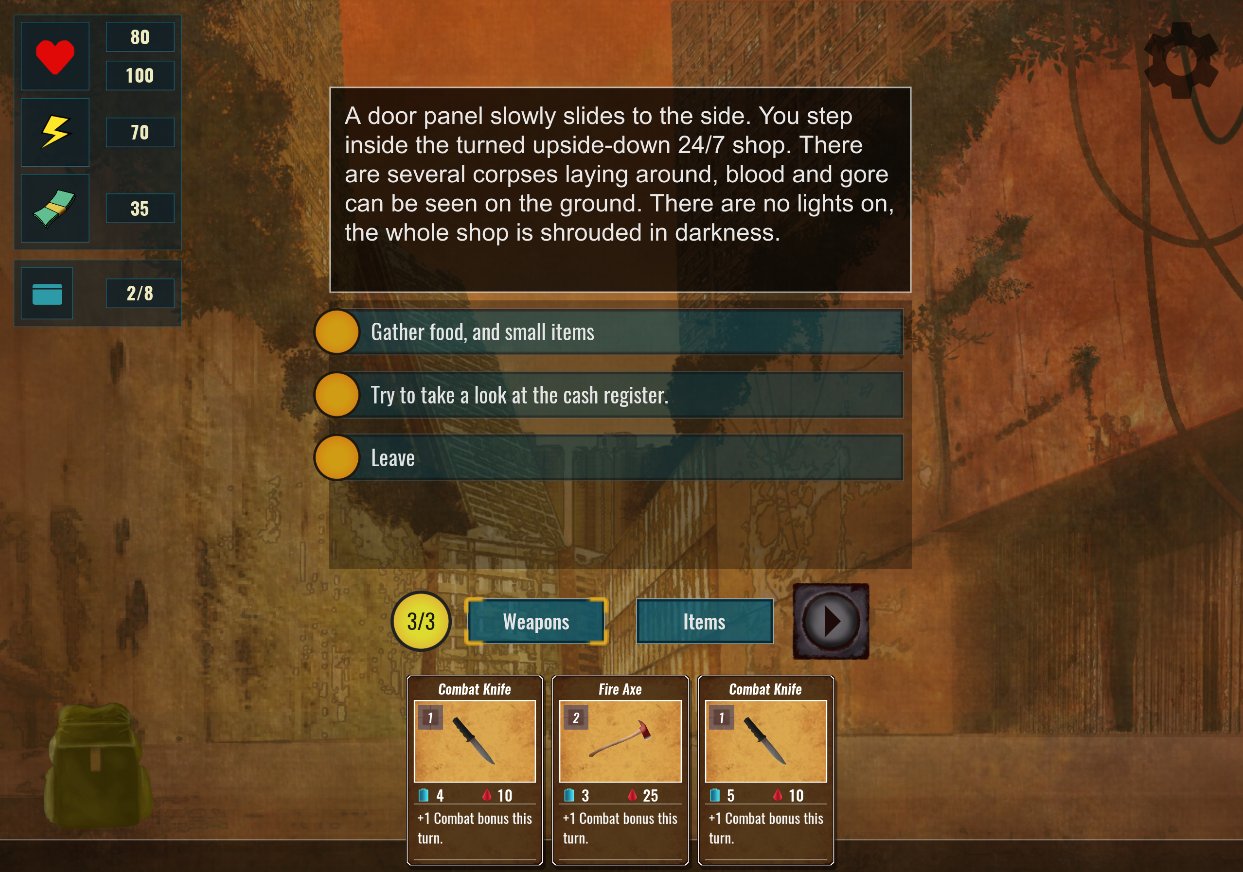Select the cash register option
Viewport: 1243px width, 872px height.
pyautogui.click(x=608, y=395)
